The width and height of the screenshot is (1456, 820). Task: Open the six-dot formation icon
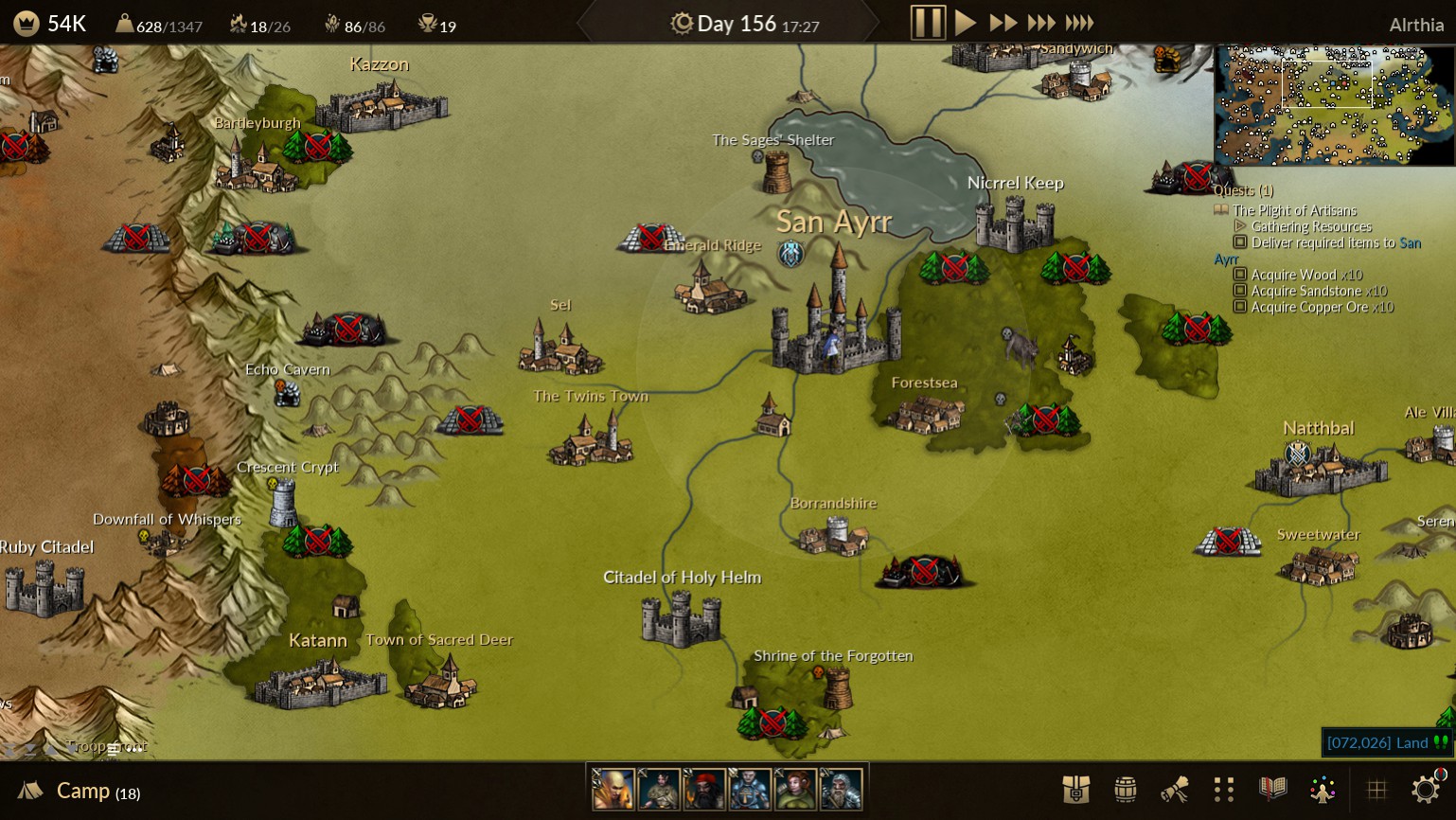[1223, 790]
